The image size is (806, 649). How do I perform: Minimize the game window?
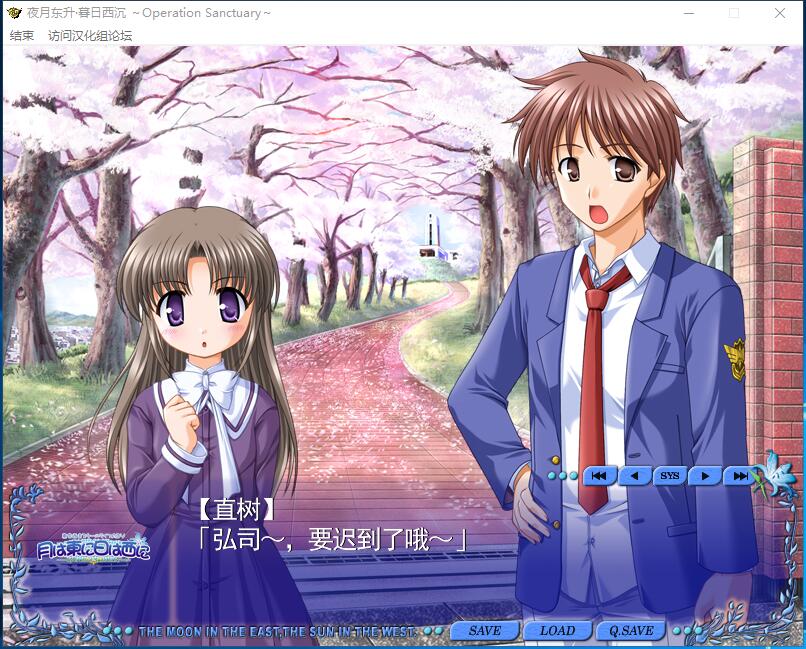click(689, 13)
